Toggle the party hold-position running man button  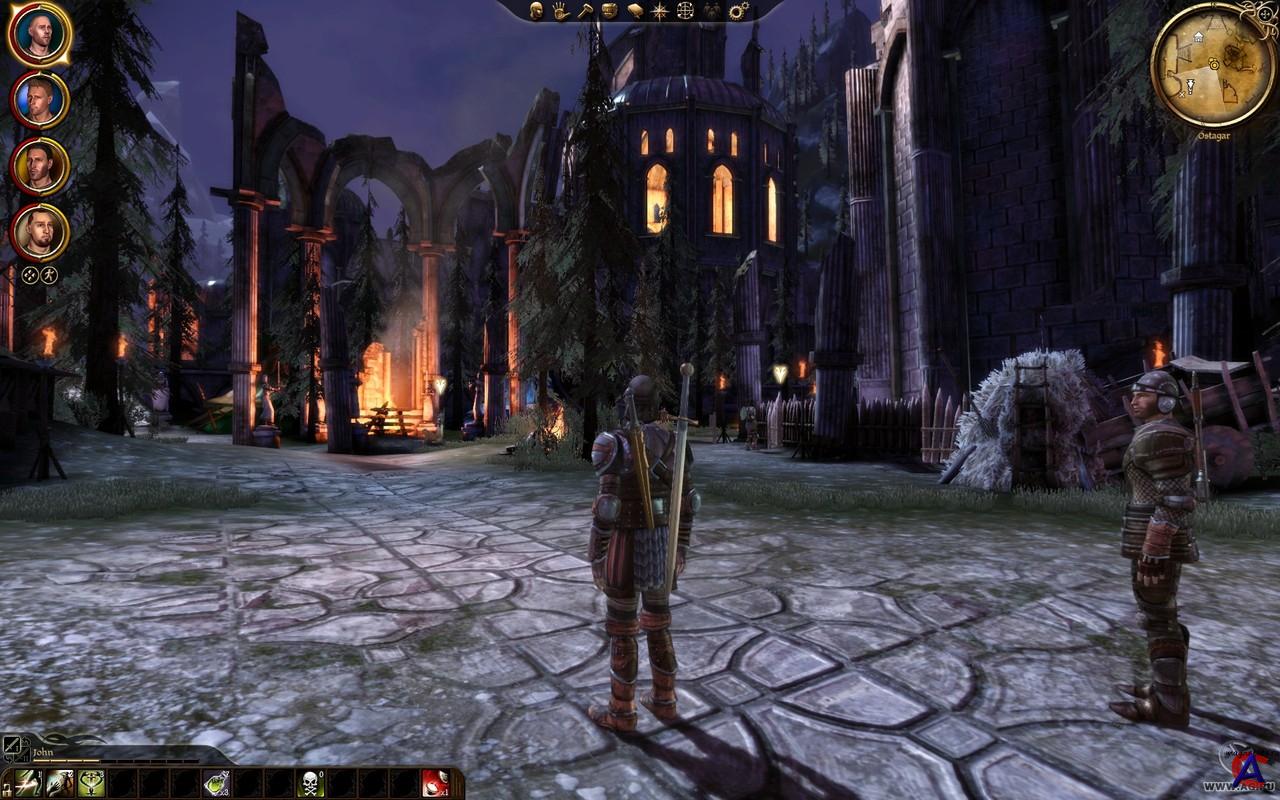49,275
